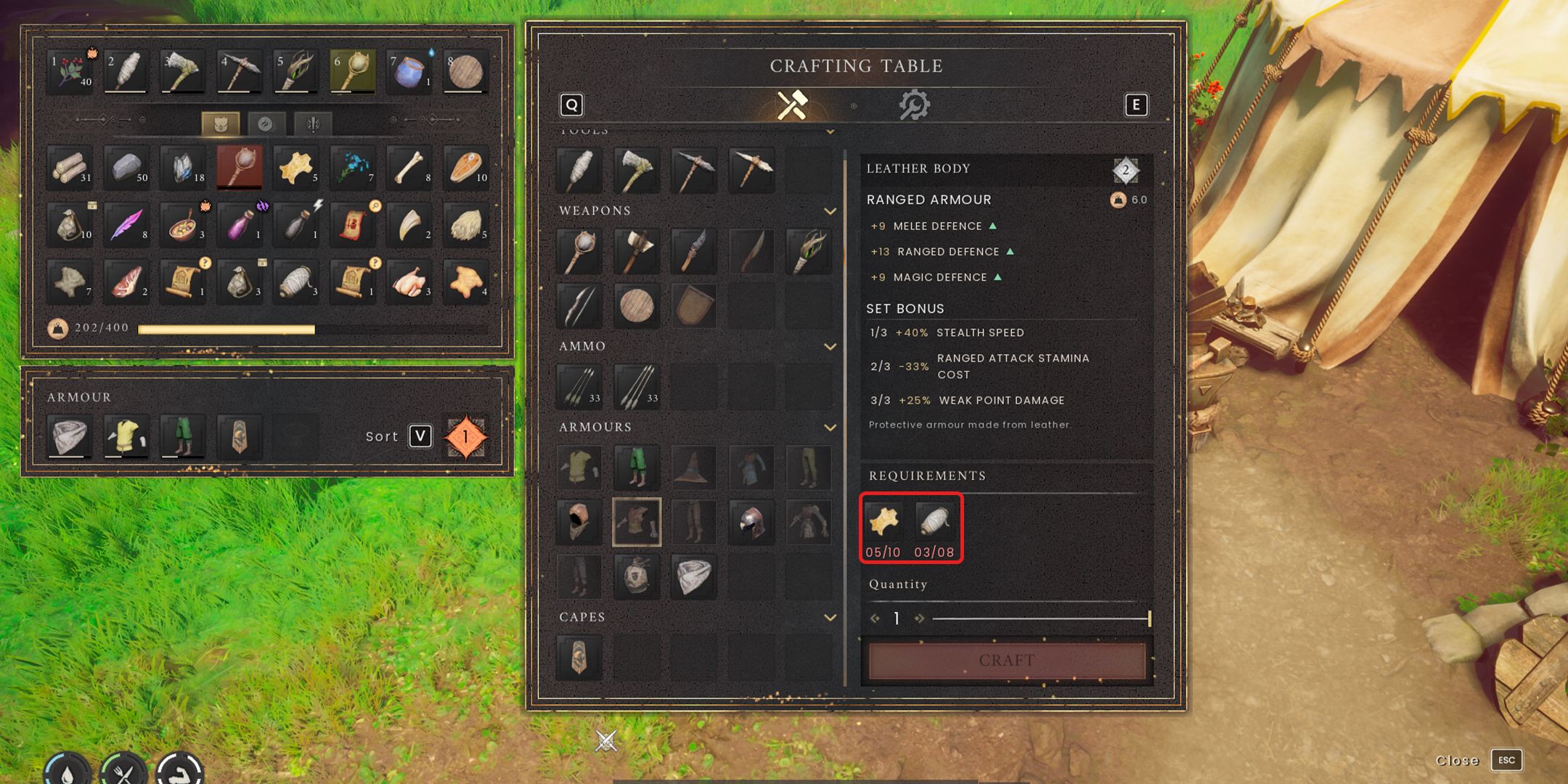
Task: Switch to the gear-and-wrench repair tab
Action: pyautogui.click(x=913, y=106)
